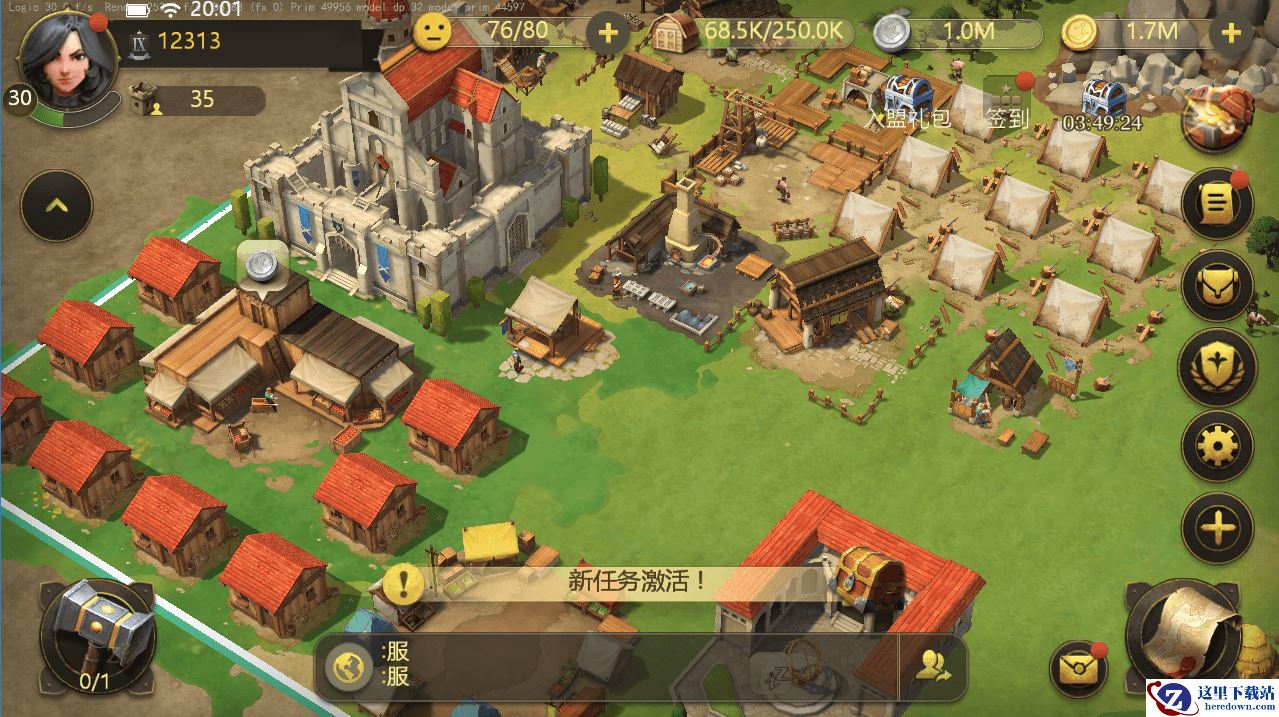Image resolution: width=1279 pixels, height=717 pixels.
Task: Open the friends icon in chat bar
Action: (x=933, y=667)
